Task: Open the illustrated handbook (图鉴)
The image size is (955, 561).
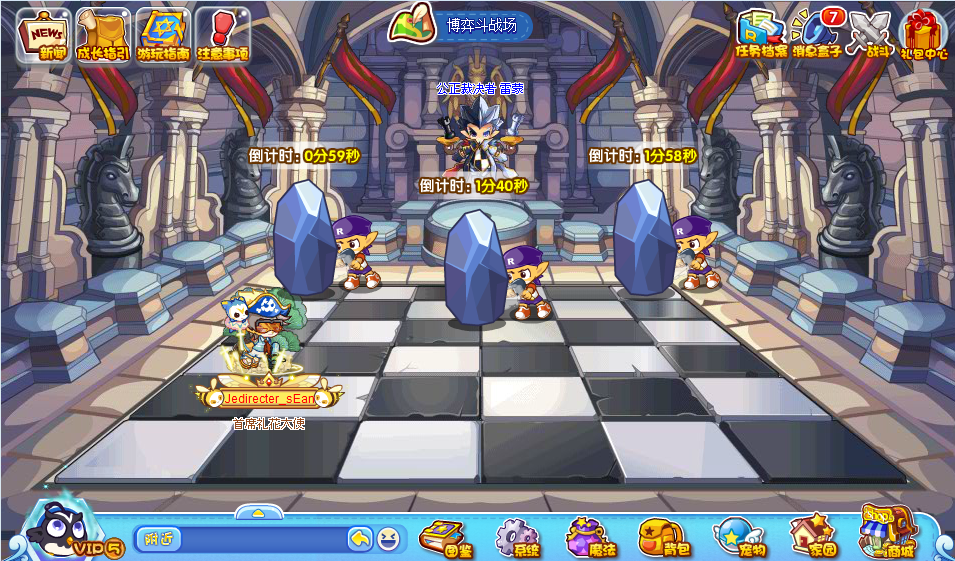Action: (x=446, y=537)
